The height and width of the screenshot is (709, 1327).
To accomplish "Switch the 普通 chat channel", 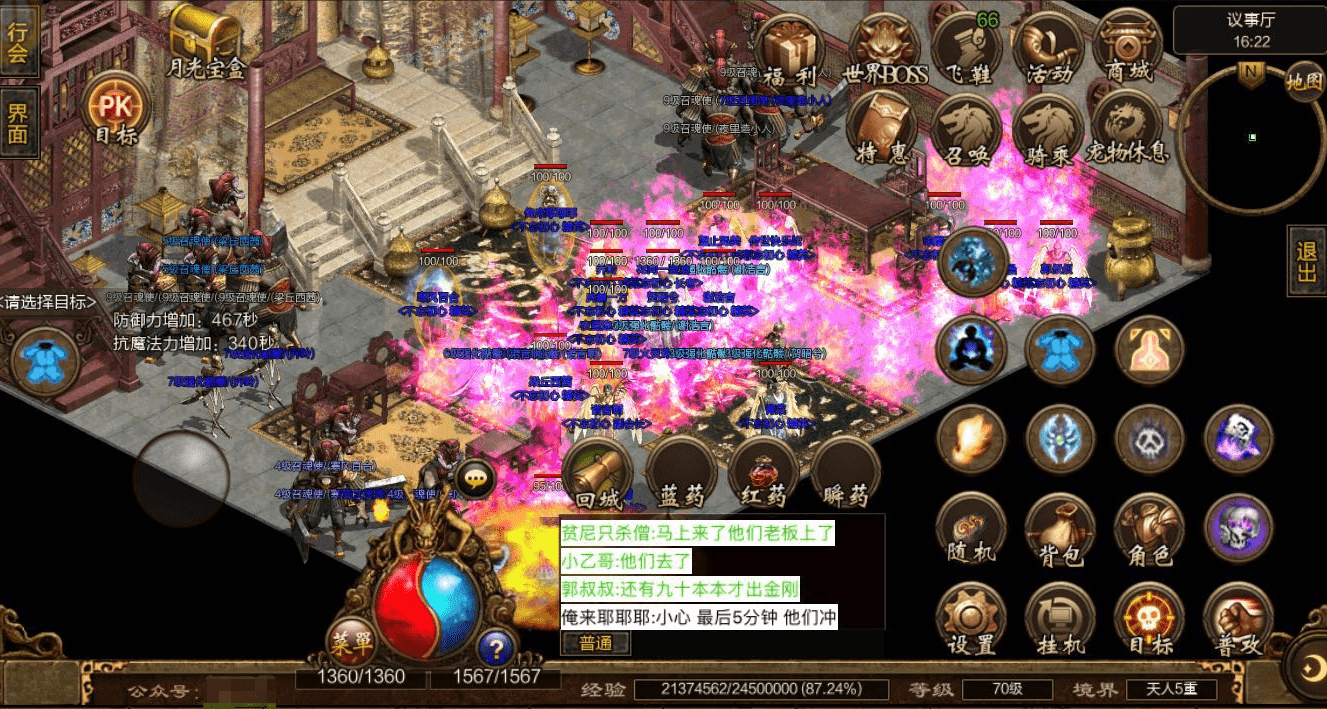I will coord(596,643).
